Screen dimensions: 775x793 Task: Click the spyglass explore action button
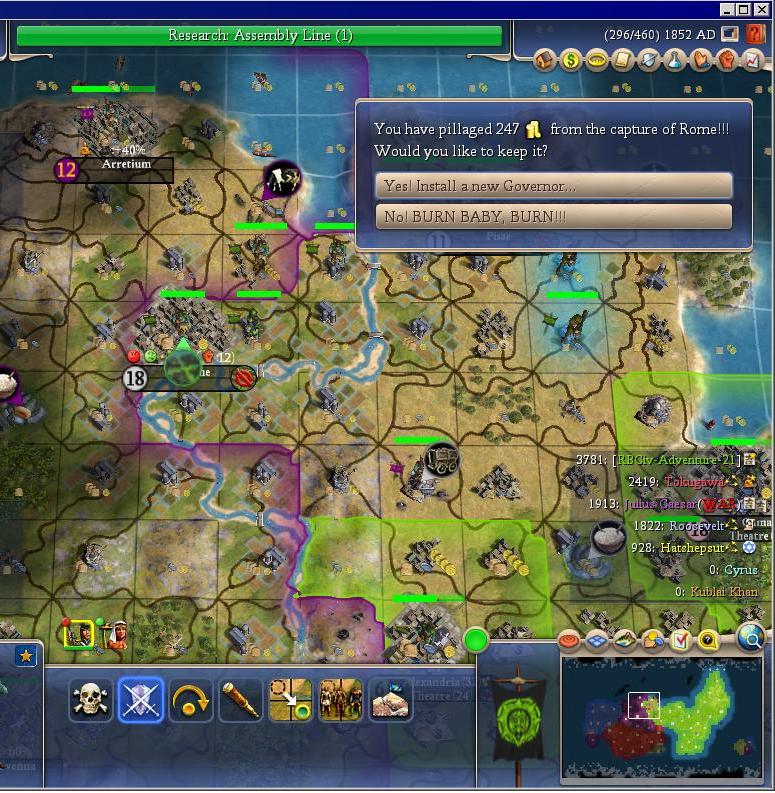[x=240, y=700]
